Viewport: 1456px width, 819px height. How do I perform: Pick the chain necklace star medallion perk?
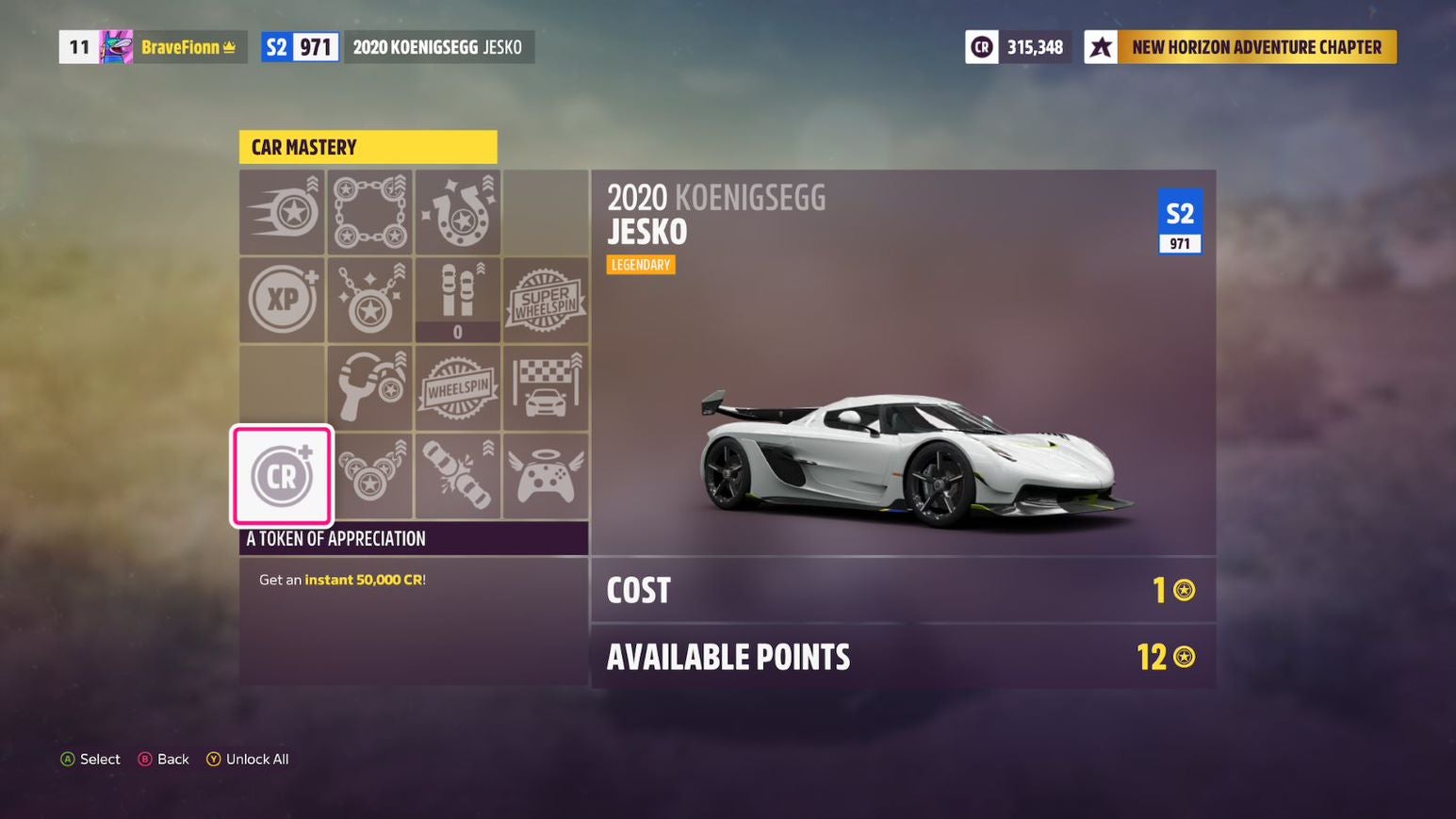click(x=369, y=300)
